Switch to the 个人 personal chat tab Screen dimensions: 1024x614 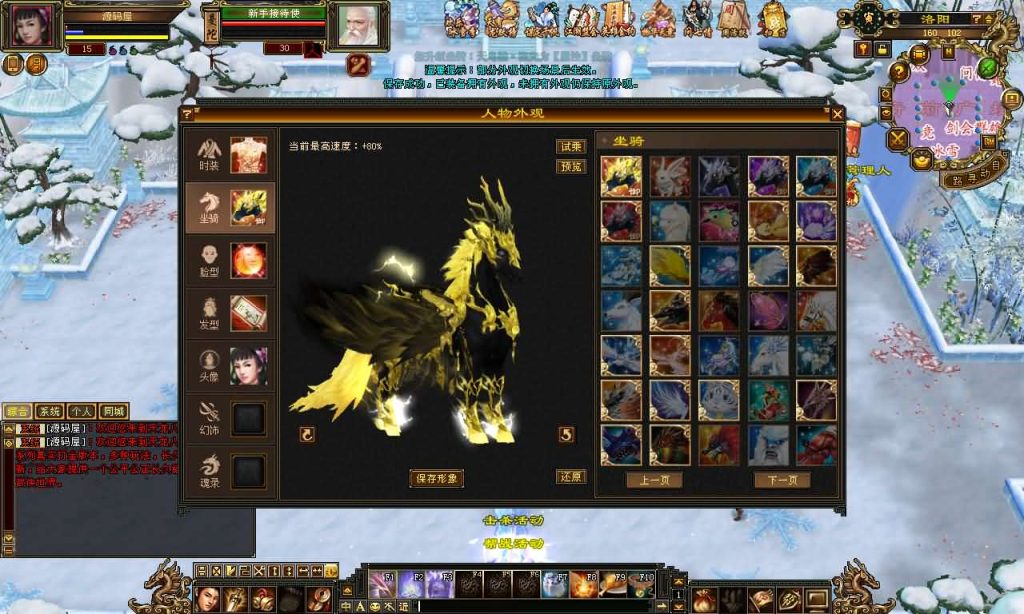coord(81,411)
